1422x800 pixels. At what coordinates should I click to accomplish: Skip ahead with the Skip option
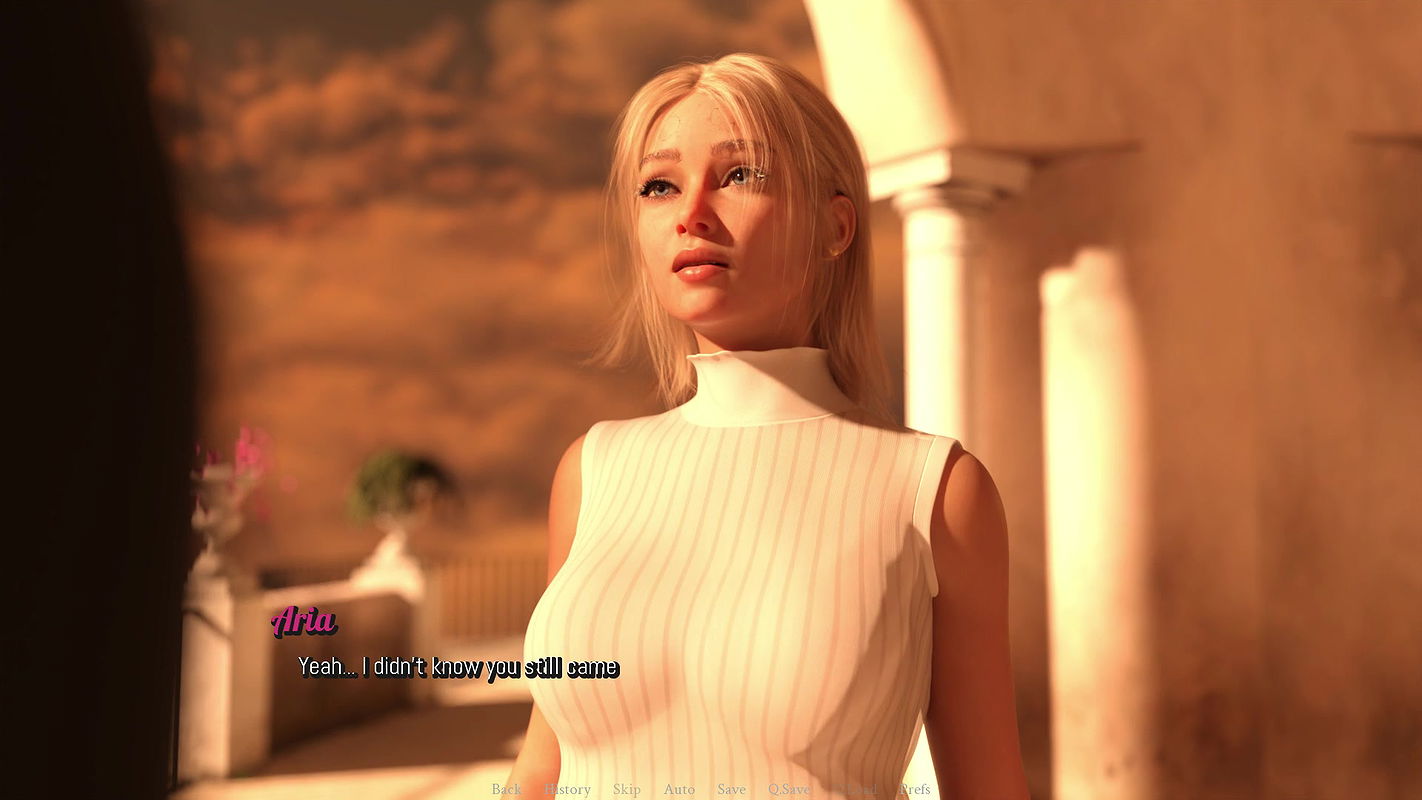(627, 789)
